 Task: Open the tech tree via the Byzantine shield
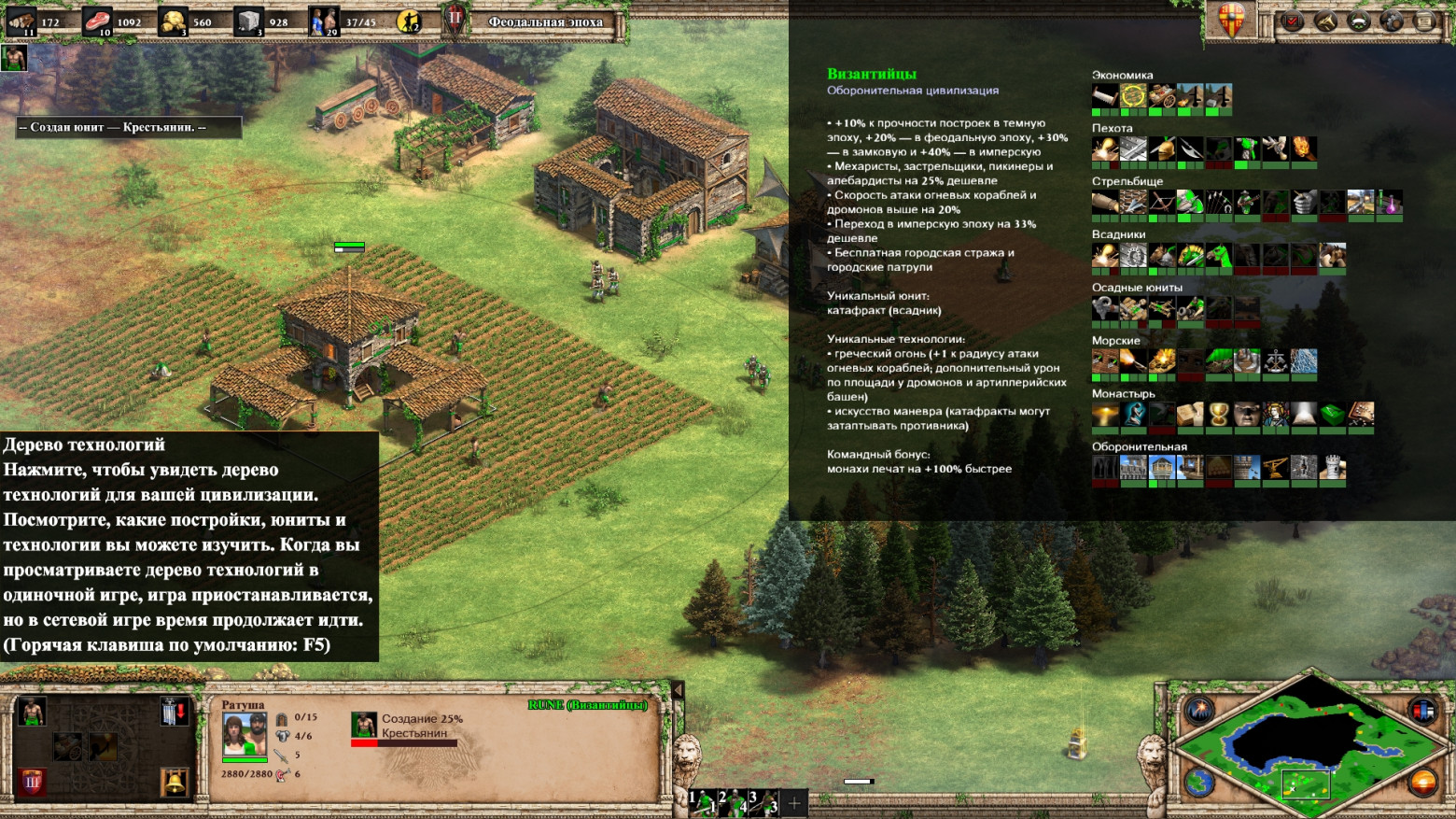click(x=1232, y=19)
